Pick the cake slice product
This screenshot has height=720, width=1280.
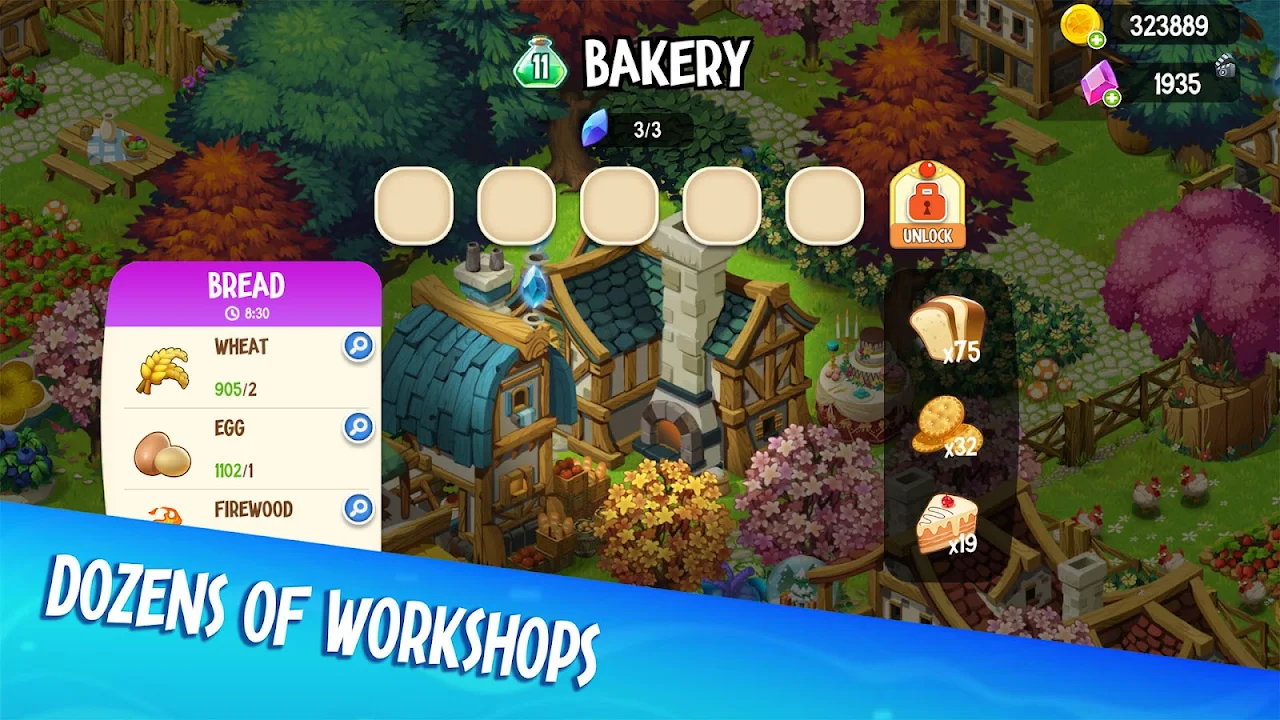945,523
